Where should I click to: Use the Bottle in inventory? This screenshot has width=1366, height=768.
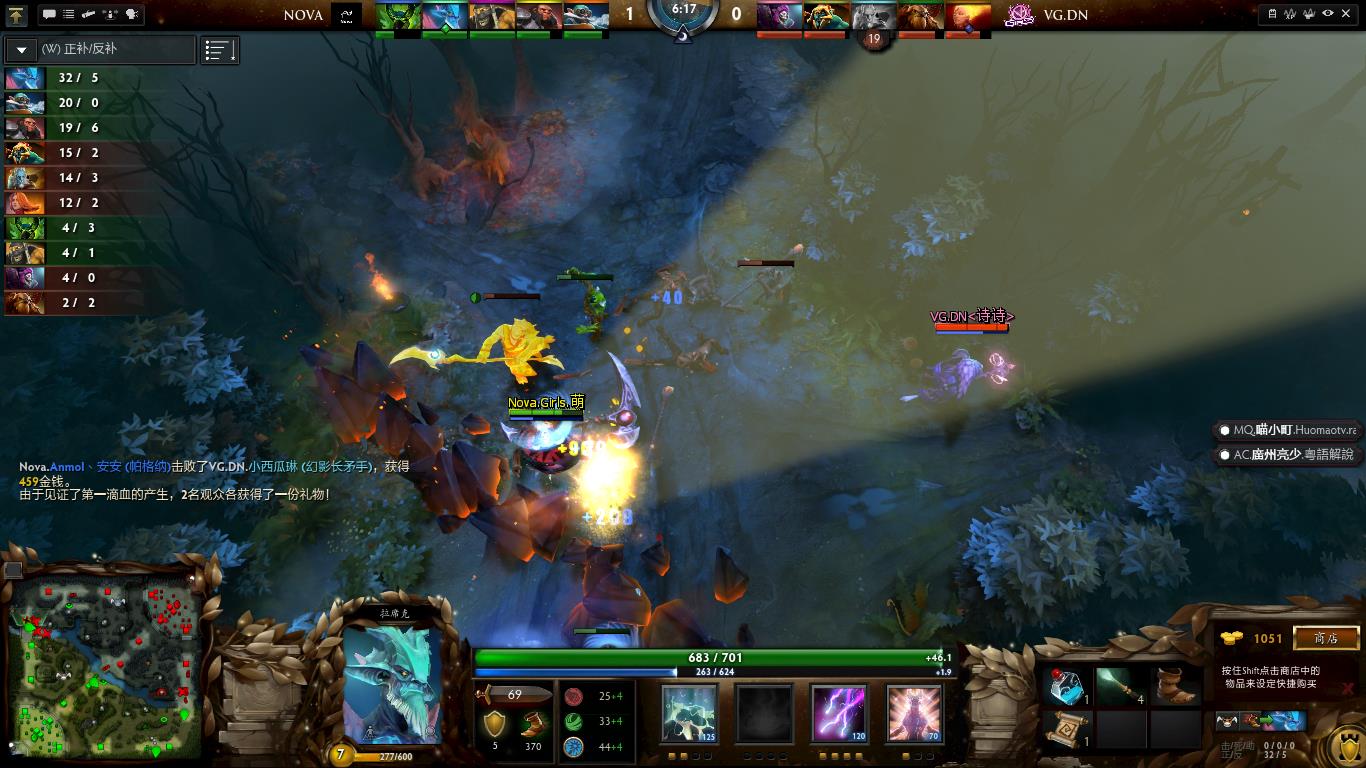pyautogui.click(x=1067, y=687)
